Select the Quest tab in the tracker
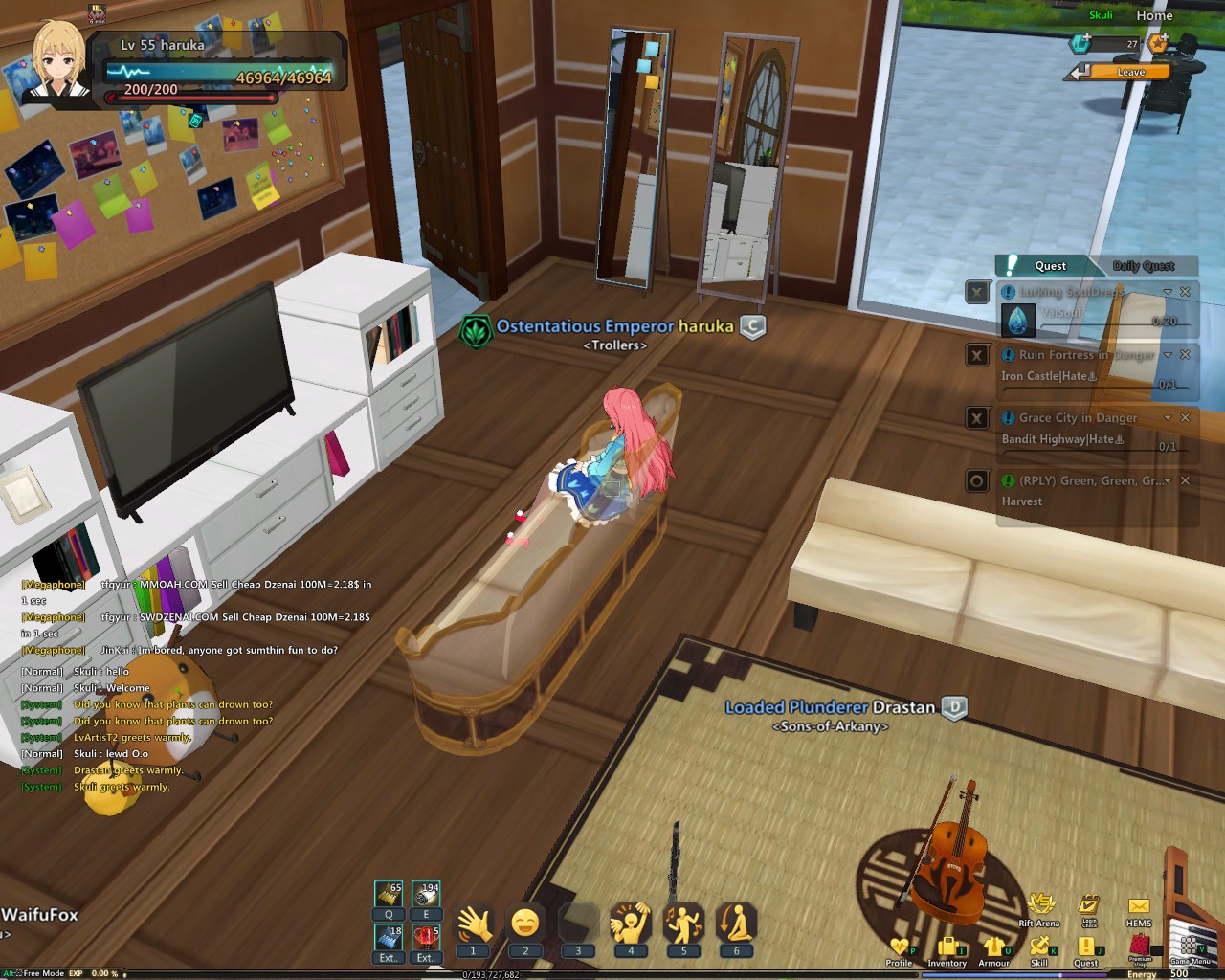The image size is (1225, 980). pyautogui.click(x=1049, y=266)
